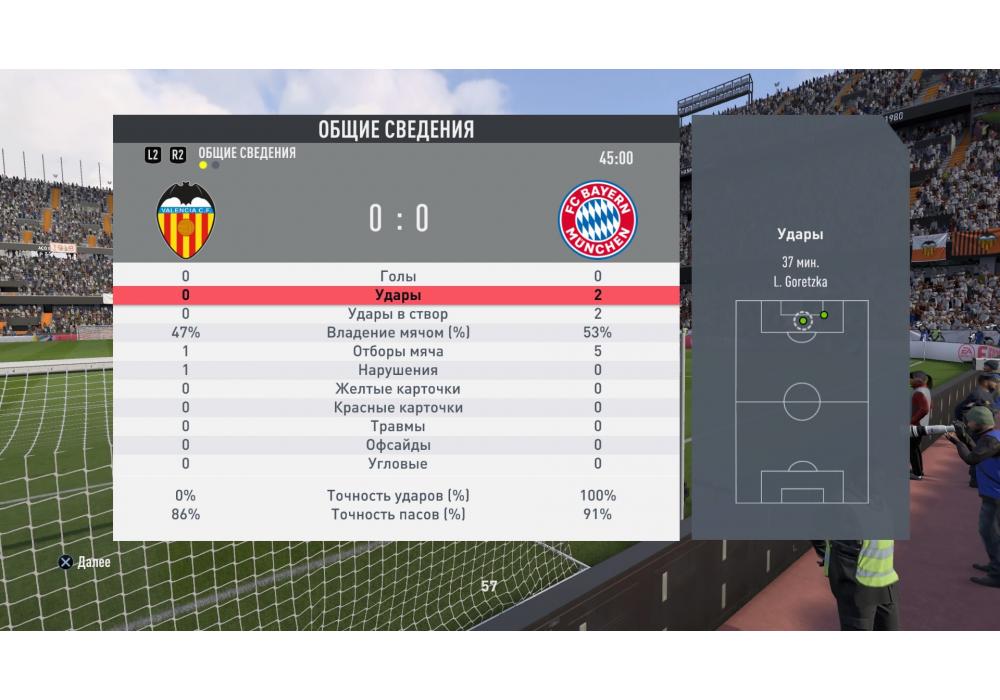Select the Красные карточки row
The height and width of the screenshot is (700, 1000).
[398, 408]
